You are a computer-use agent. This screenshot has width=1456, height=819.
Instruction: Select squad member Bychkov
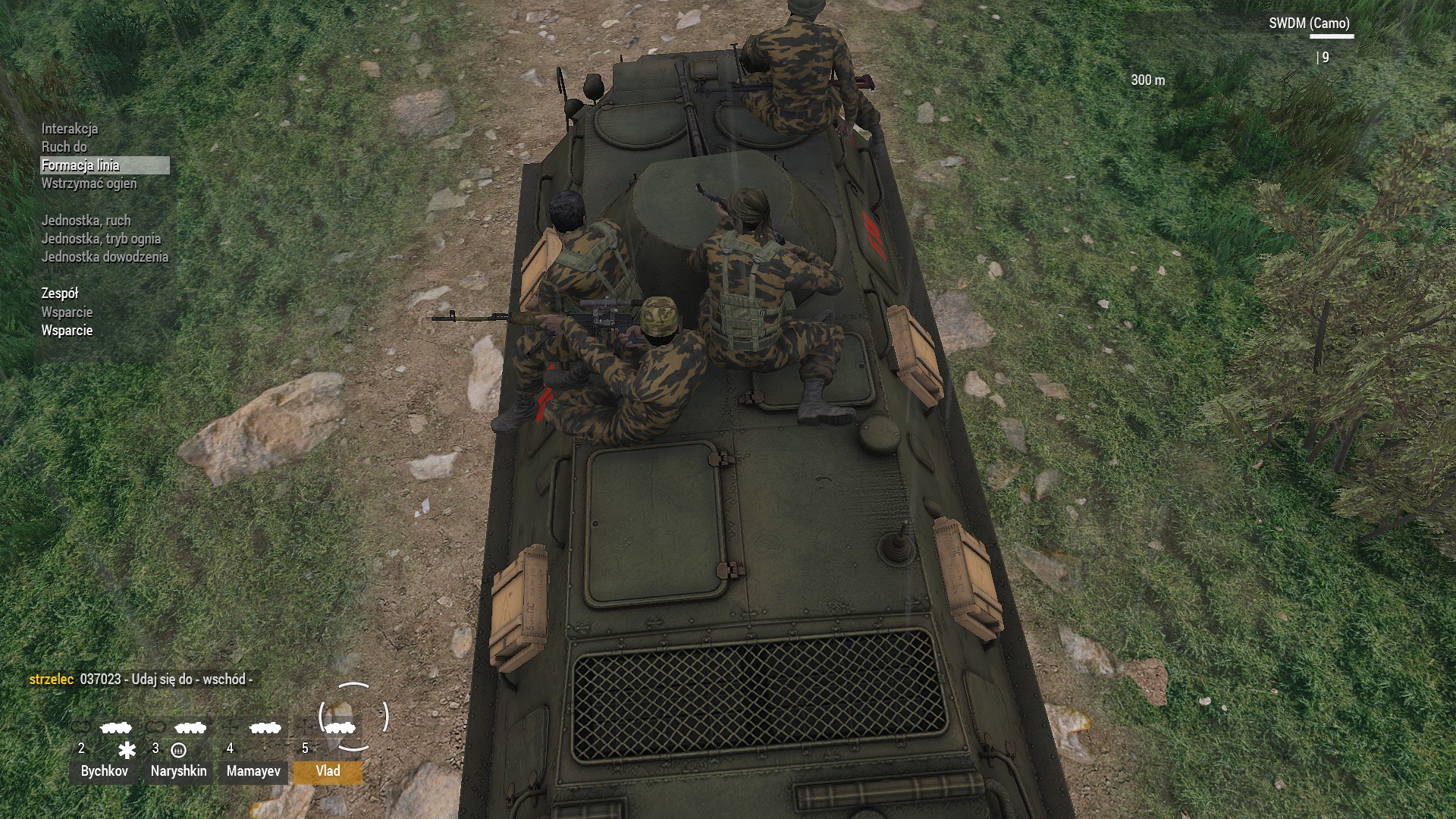[x=105, y=771]
